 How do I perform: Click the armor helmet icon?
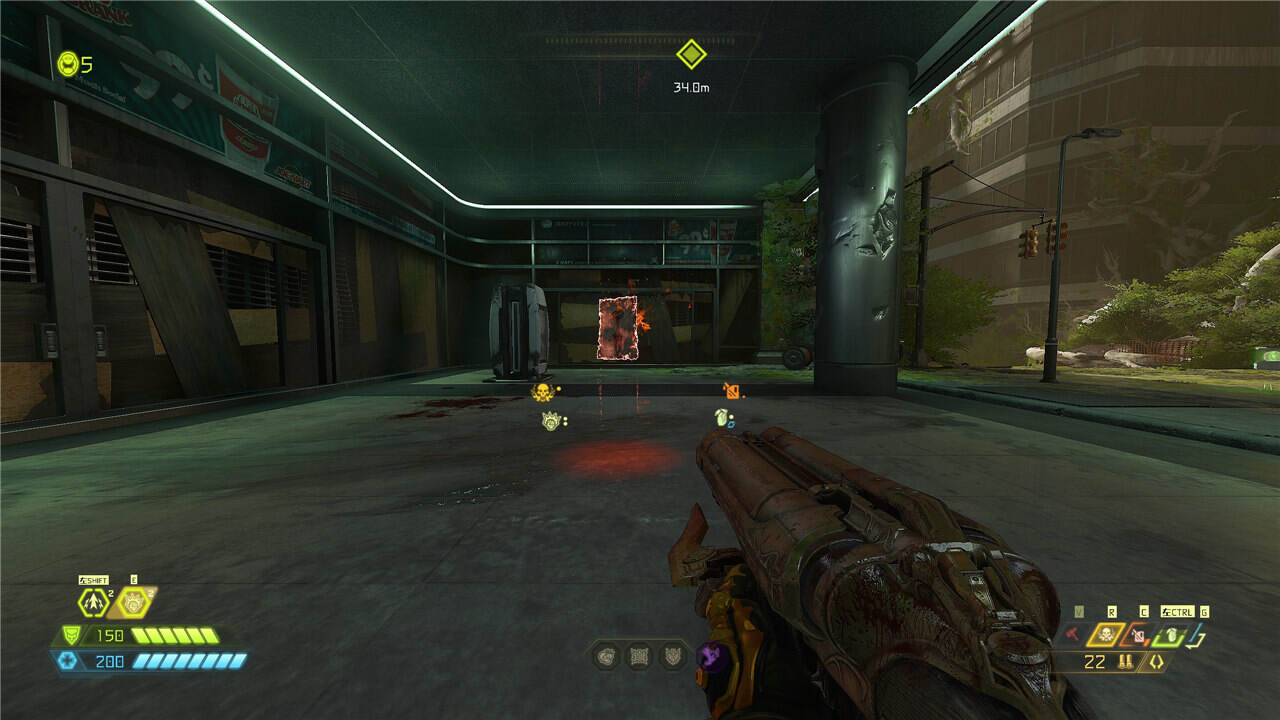[70, 635]
